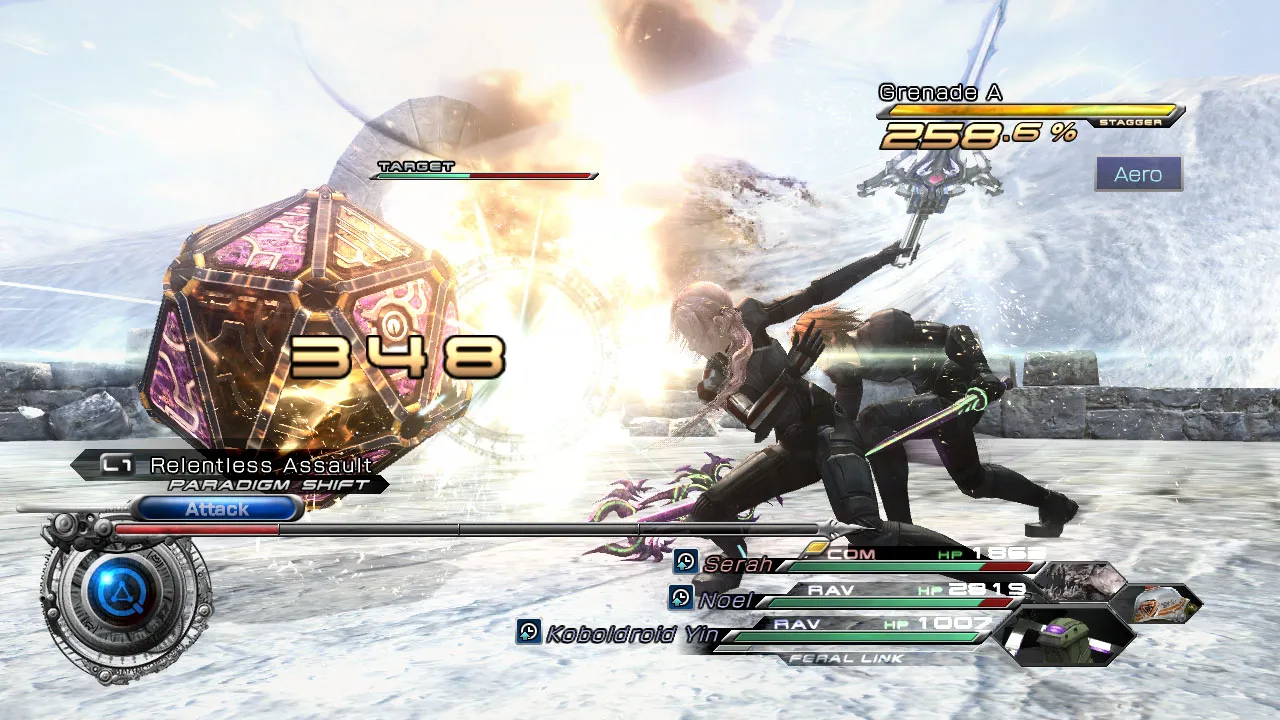Select Serah in the party list

(x=737, y=564)
